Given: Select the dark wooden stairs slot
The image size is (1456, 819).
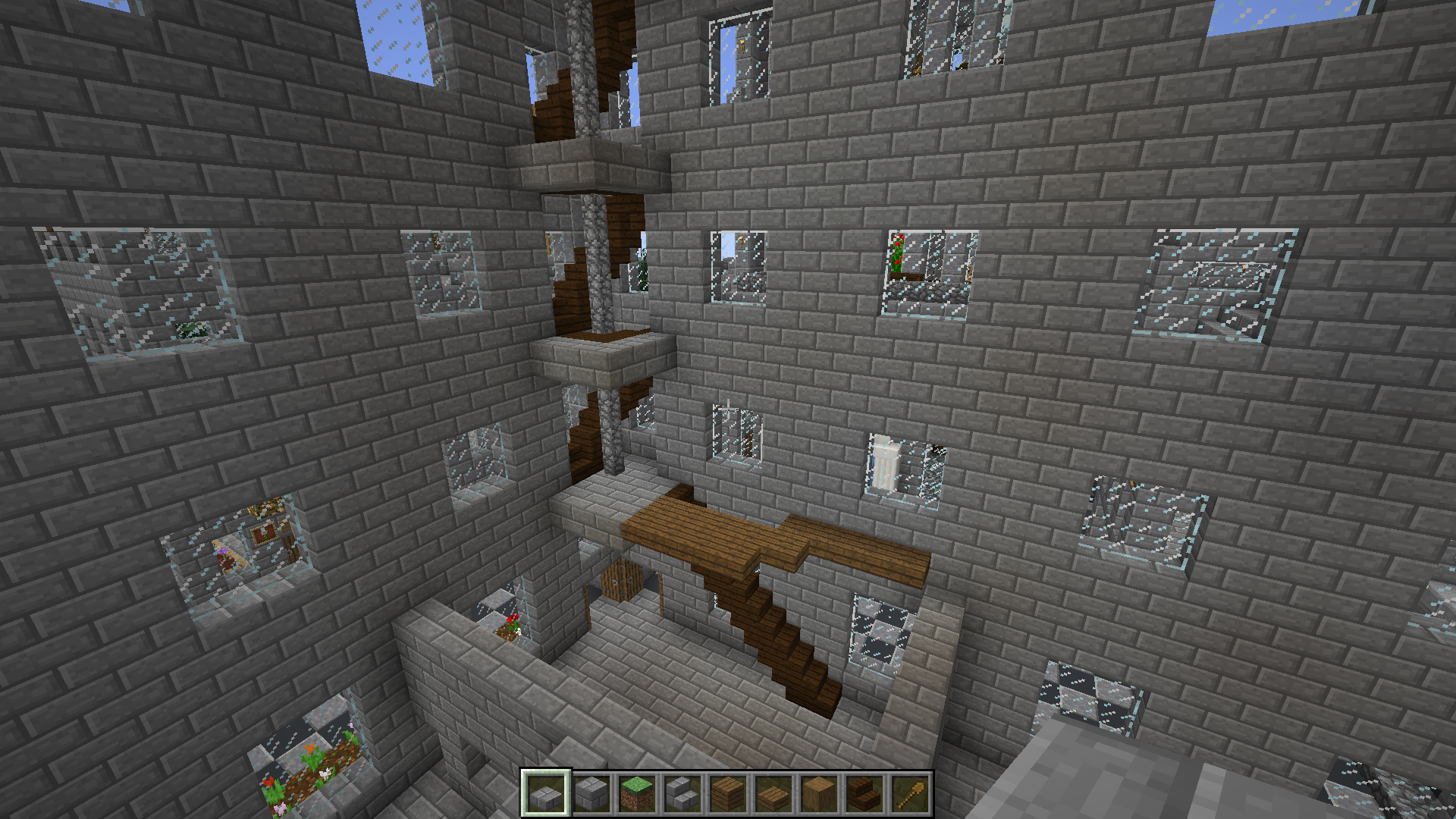Looking at the screenshot, I should coord(864,793).
